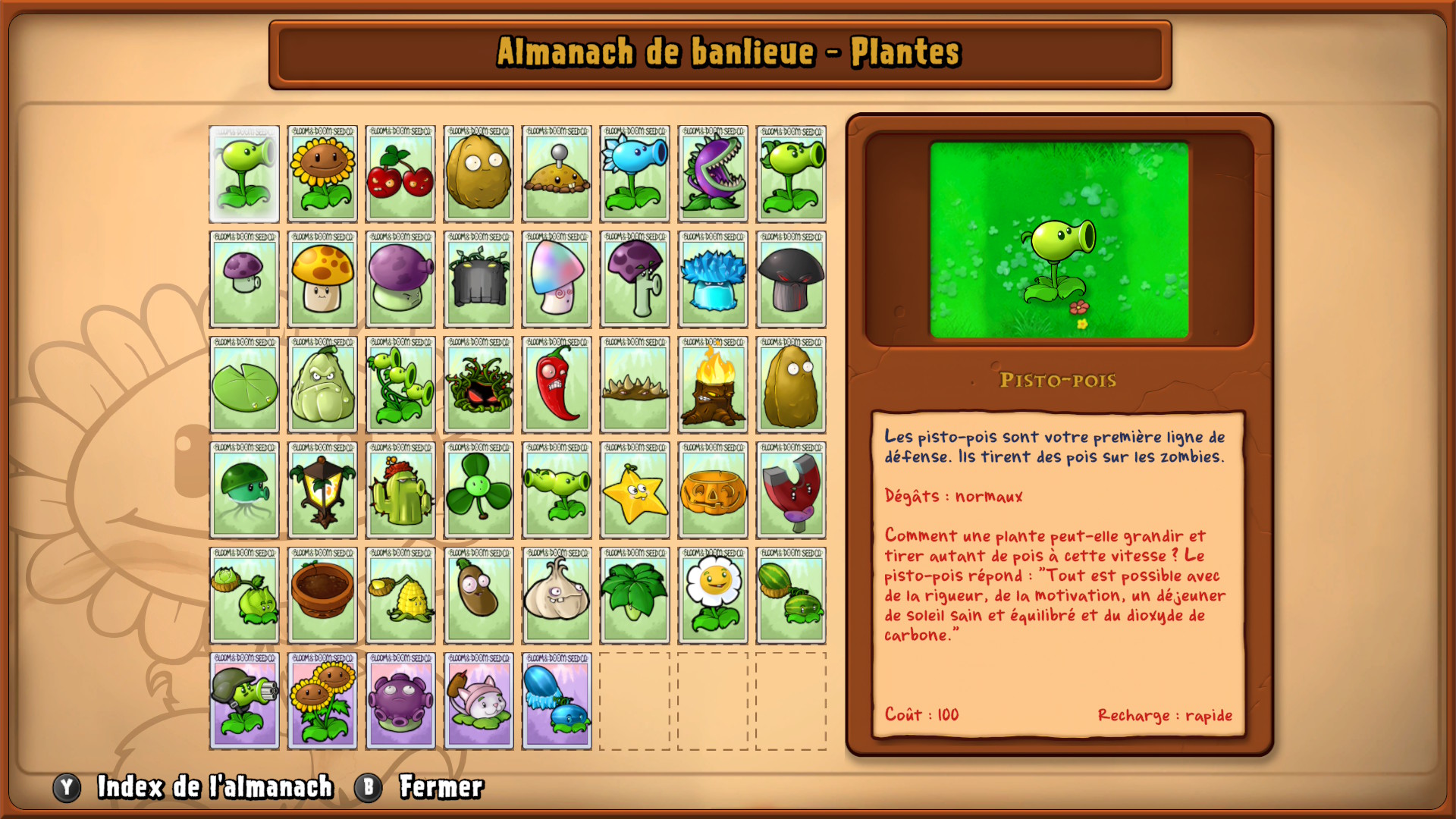This screenshot has width=1456, height=819.
Task: Open the Lily Pad entry
Action: (244, 385)
